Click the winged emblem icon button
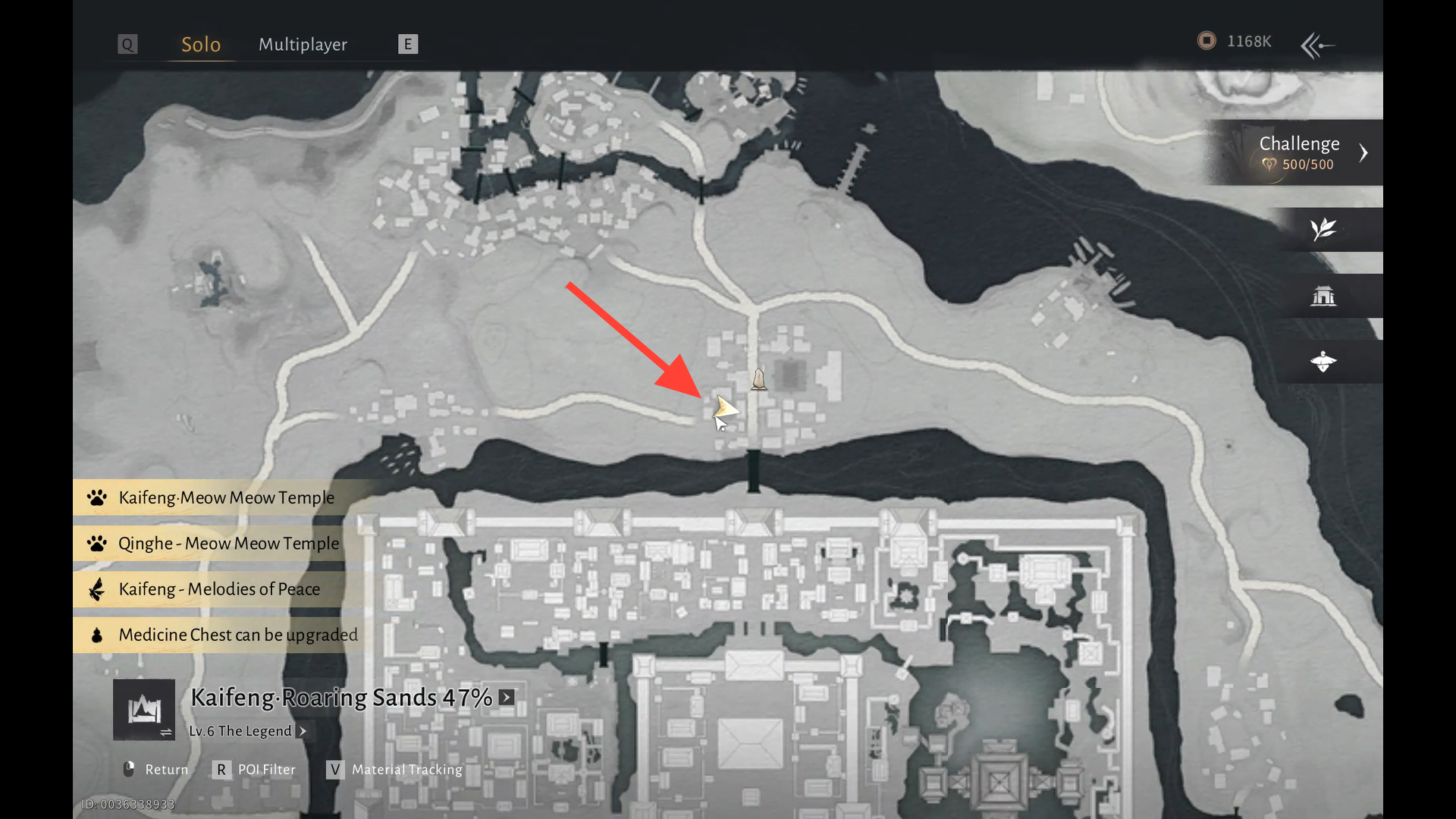 tap(1323, 362)
